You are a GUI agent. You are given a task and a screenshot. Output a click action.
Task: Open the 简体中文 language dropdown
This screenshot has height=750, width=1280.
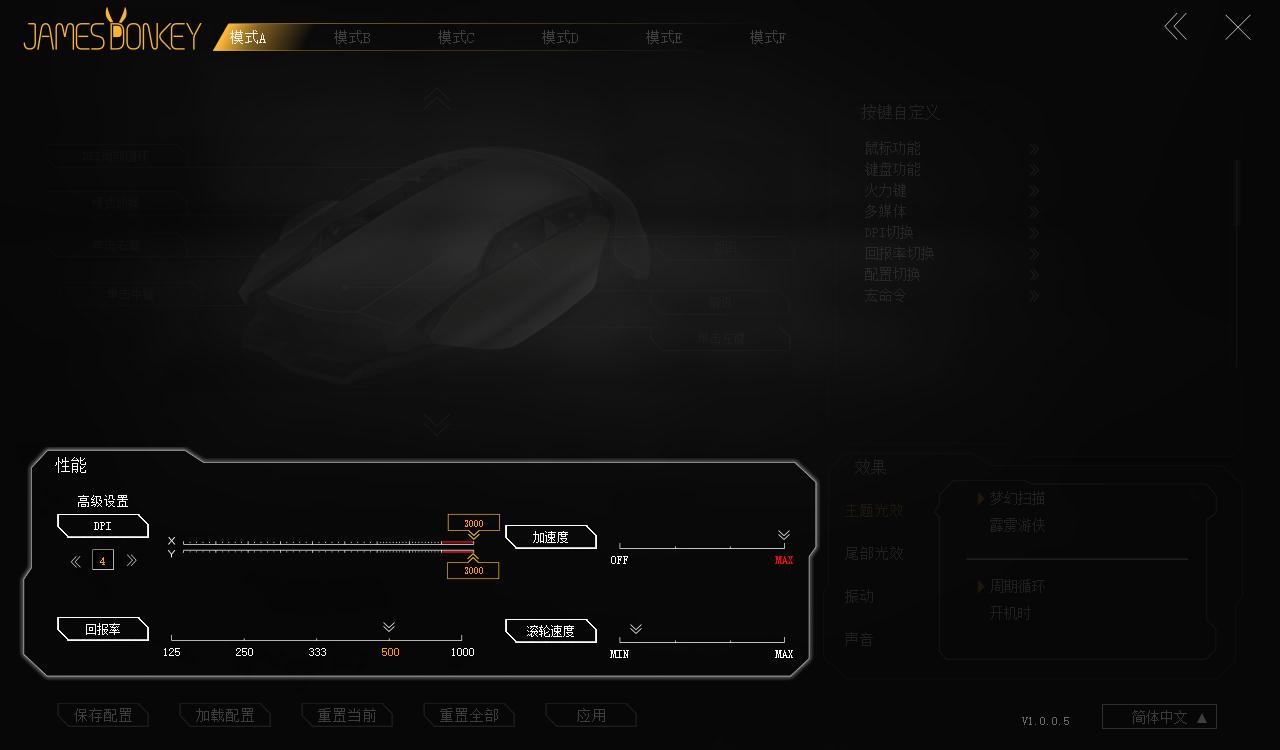(x=1158, y=716)
